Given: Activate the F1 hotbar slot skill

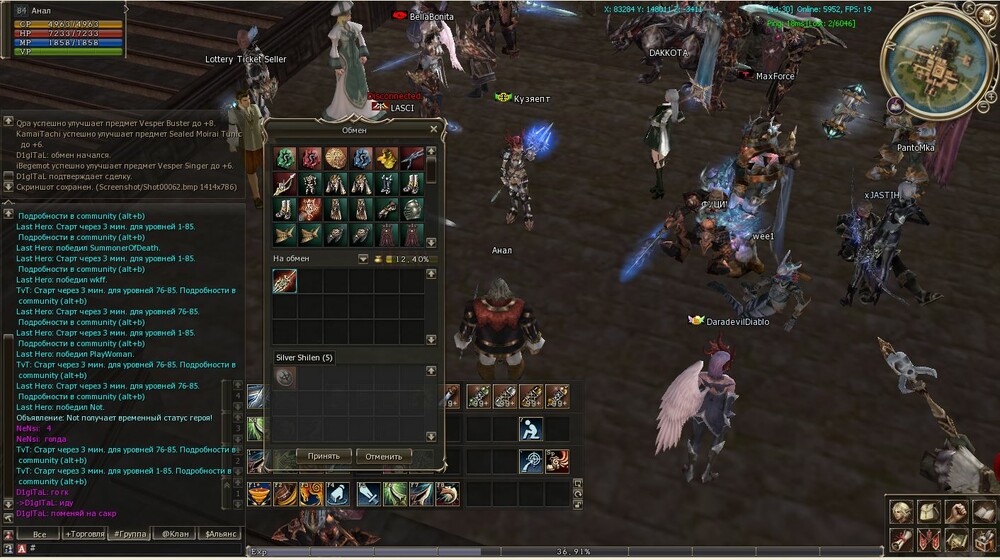Looking at the screenshot, I should [x=259, y=494].
